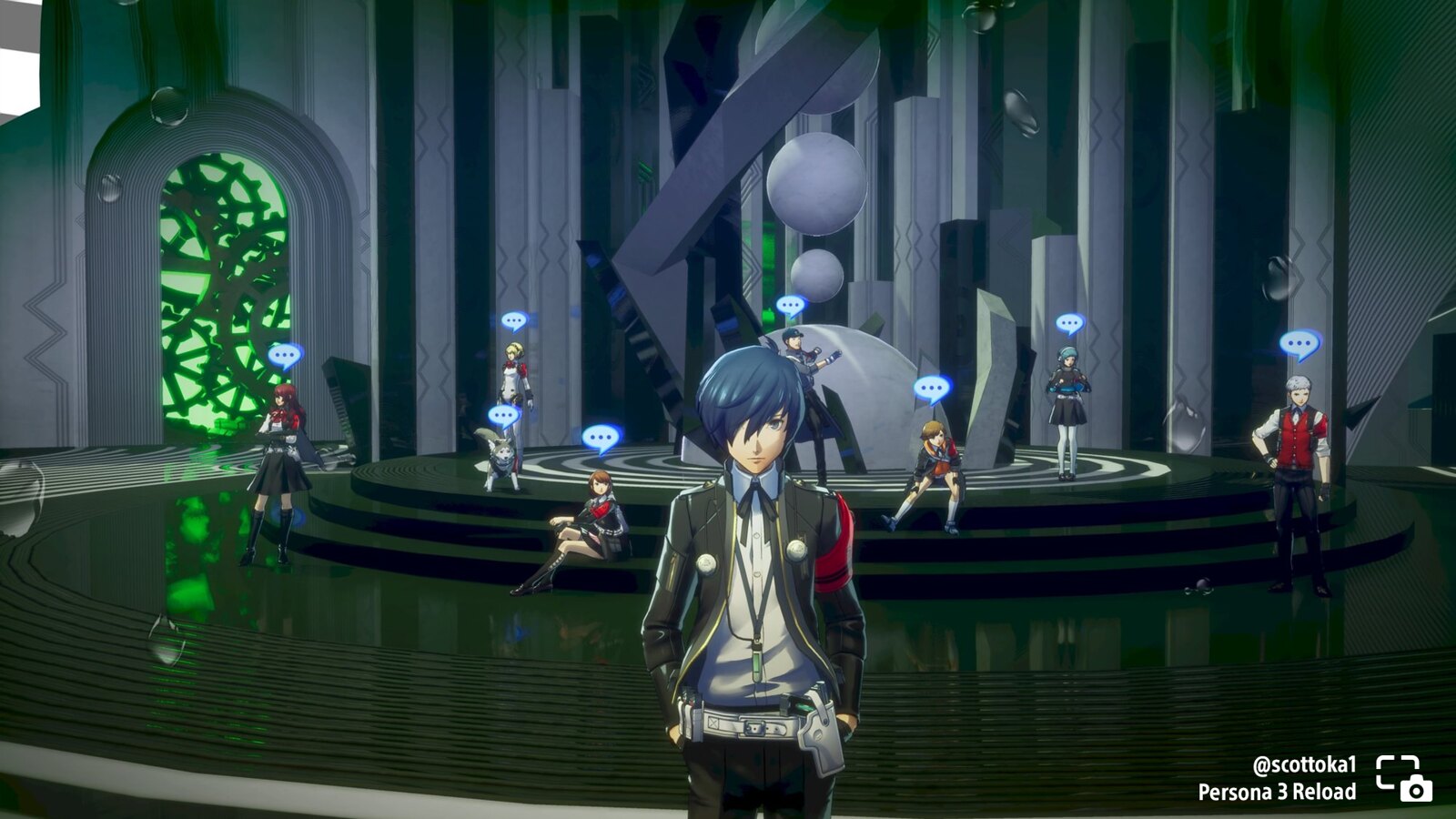This screenshot has width=1456, height=819.
Task: Open the speech bubble over teal-haired Fuuka
Action: pos(1070,323)
